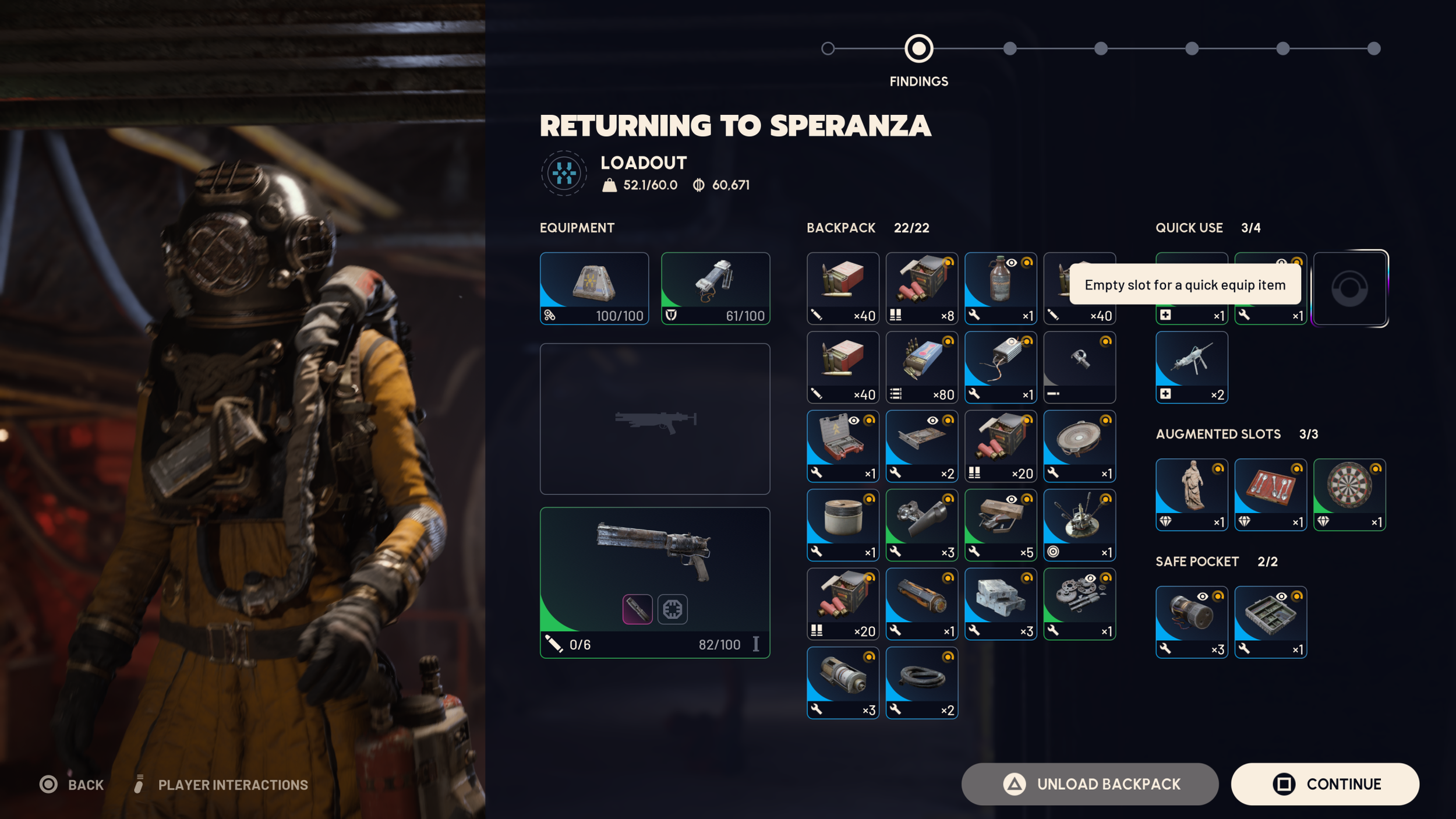Select the dartboard in augmented slots
This screenshot has width=1456, height=819.
coord(1349,495)
